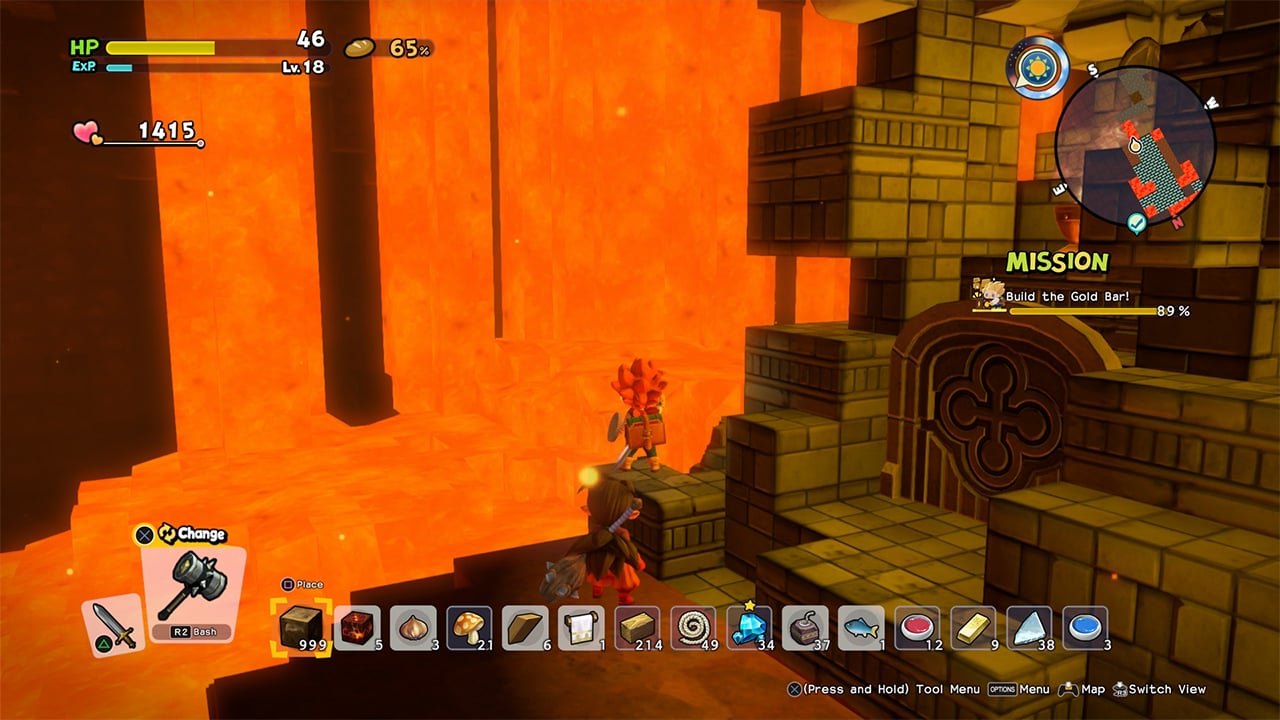
Task: Select the wooden wedge block slot
Action: (525, 627)
